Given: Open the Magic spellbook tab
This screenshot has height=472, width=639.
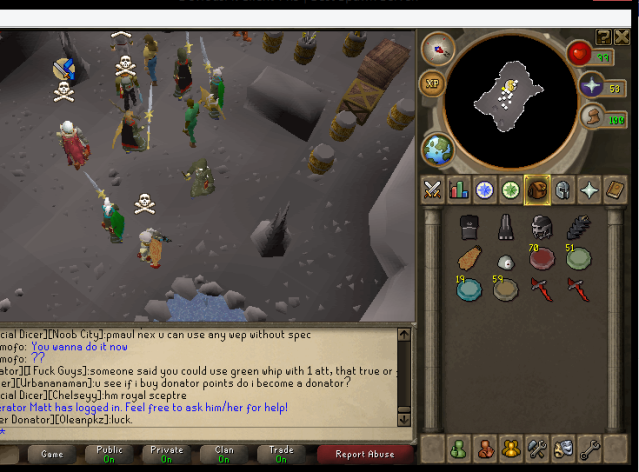Looking at the screenshot, I should [616, 189].
